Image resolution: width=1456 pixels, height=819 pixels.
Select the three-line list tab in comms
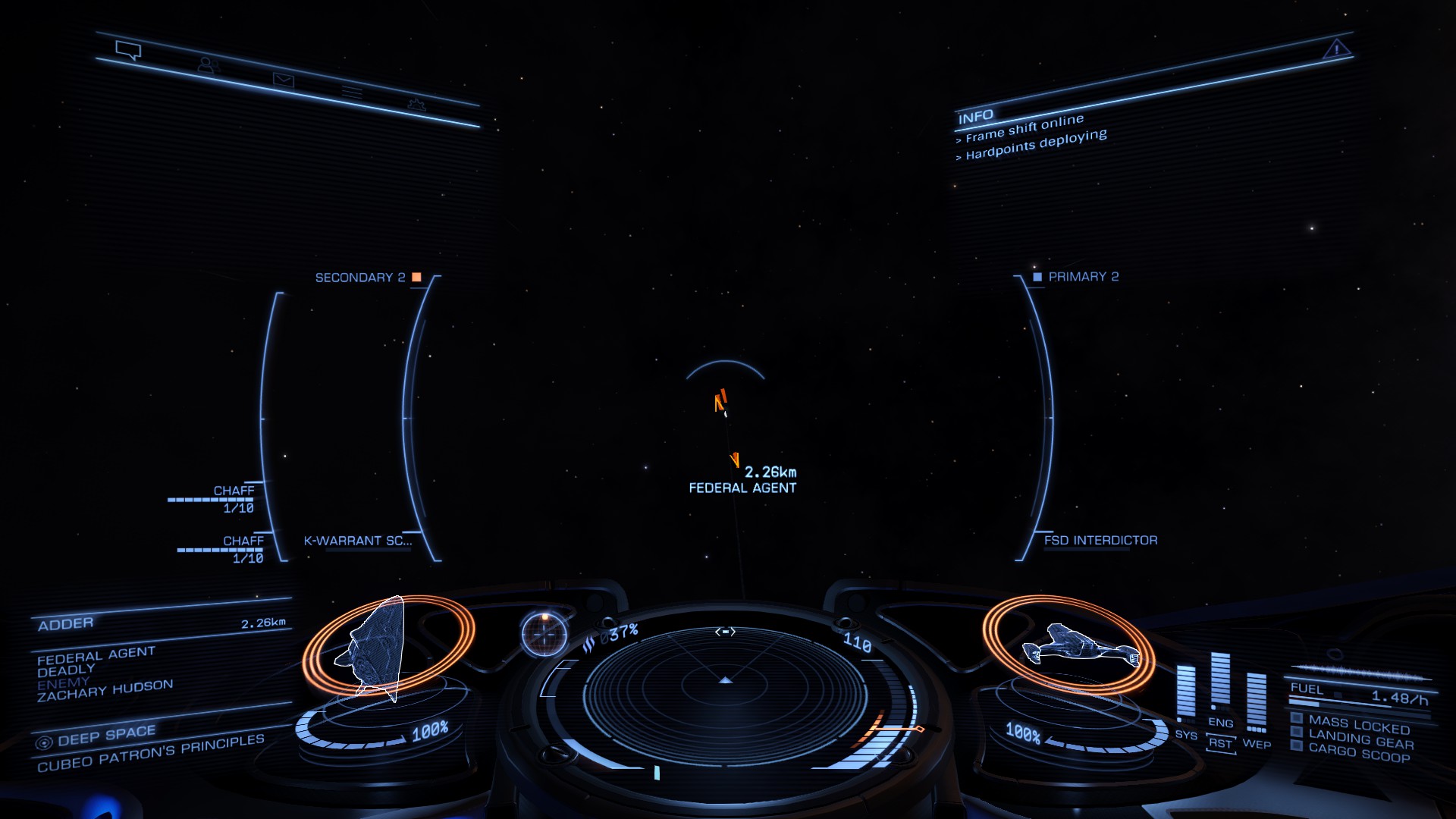click(352, 93)
